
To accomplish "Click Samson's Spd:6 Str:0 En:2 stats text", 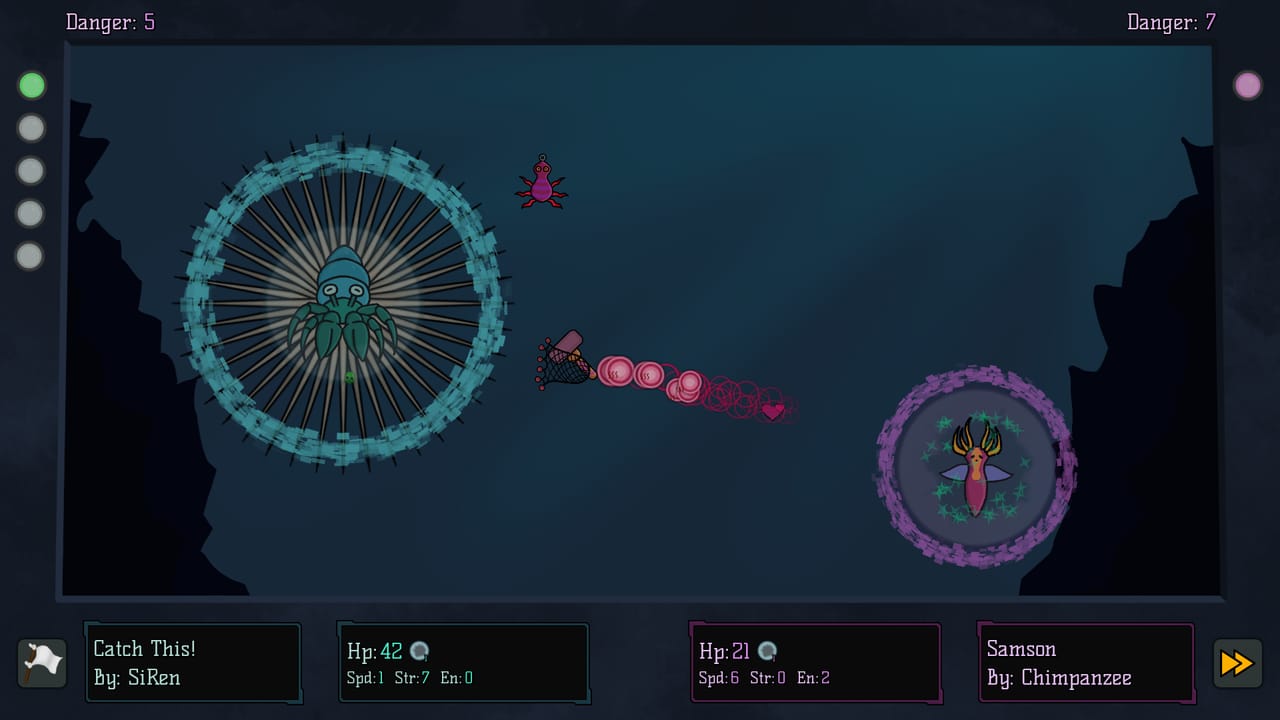I will [763, 677].
